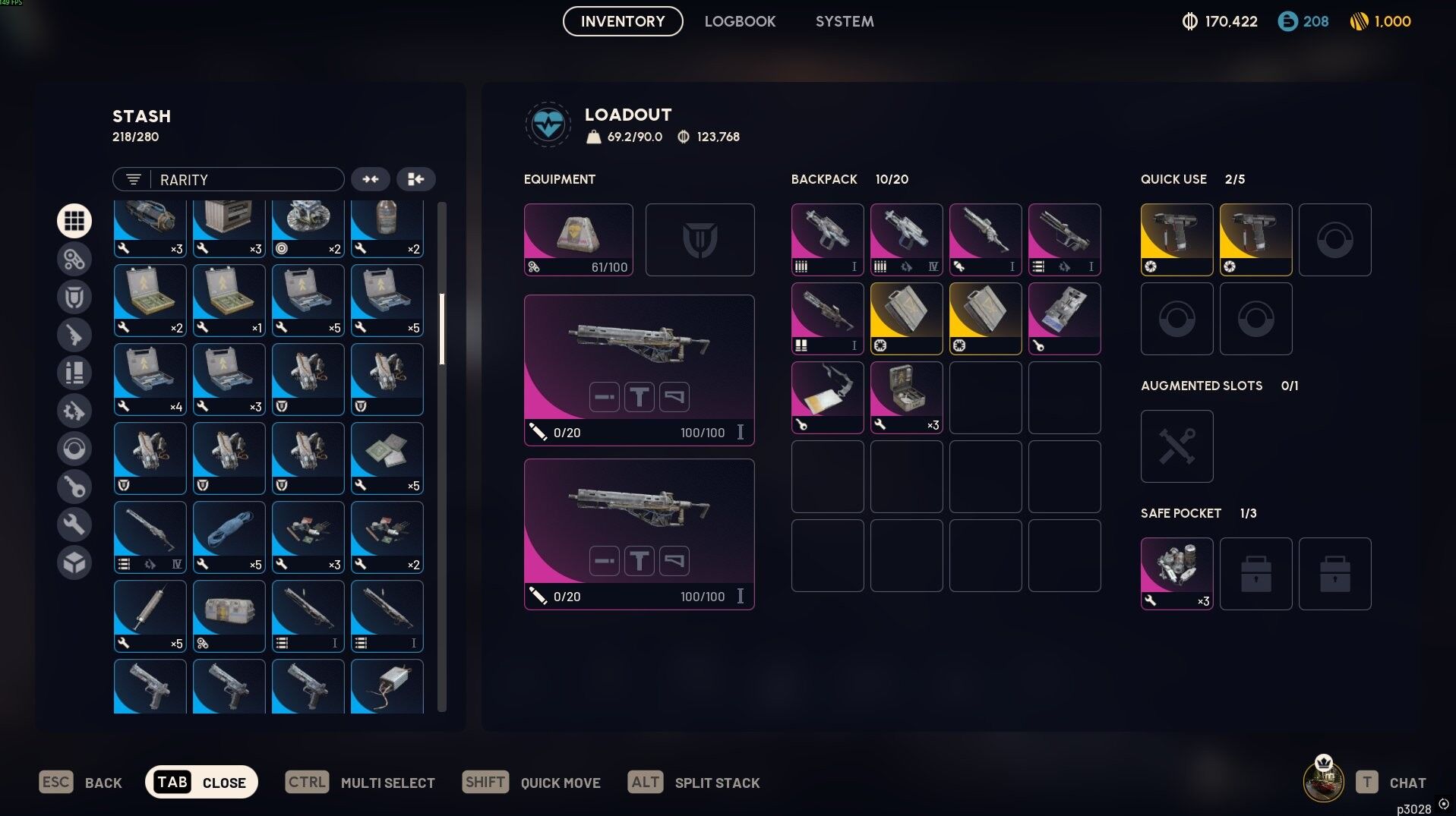Click the key items filter icon
This screenshot has width=1456, height=816.
click(x=74, y=486)
